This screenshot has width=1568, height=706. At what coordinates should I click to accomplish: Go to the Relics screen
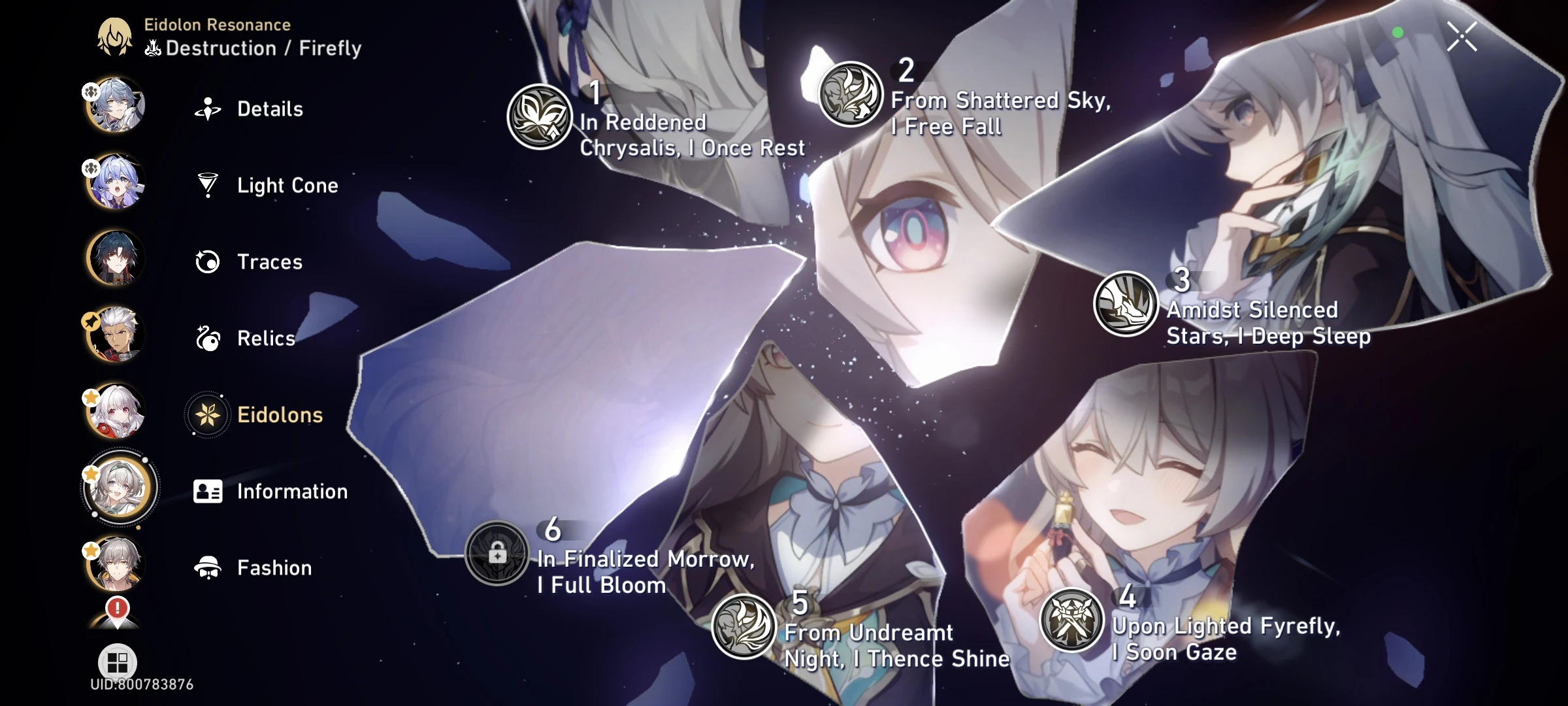point(266,339)
